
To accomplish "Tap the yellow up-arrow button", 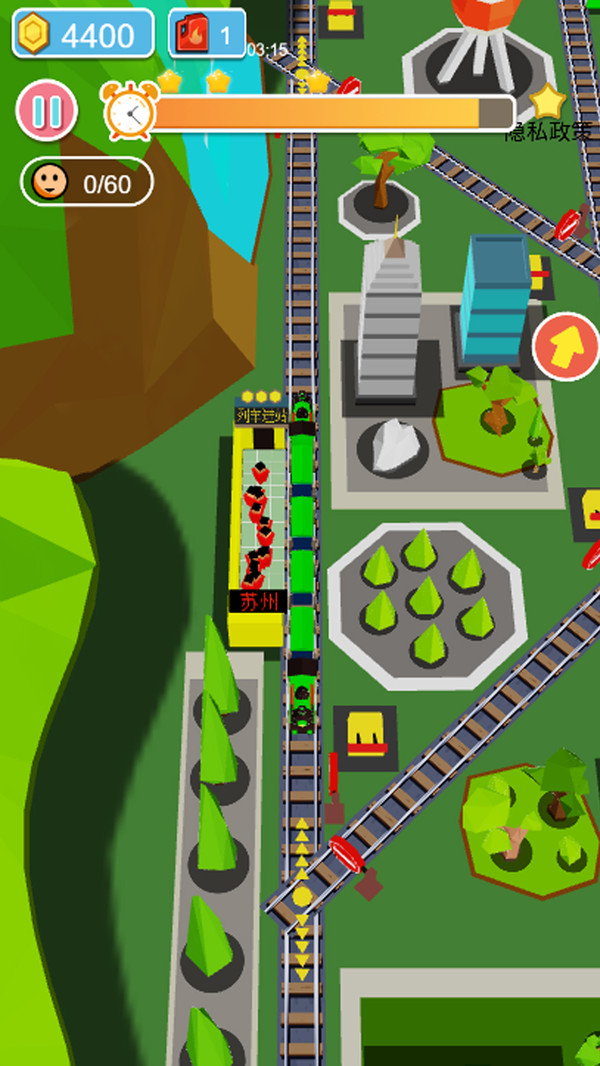I will click(565, 347).
